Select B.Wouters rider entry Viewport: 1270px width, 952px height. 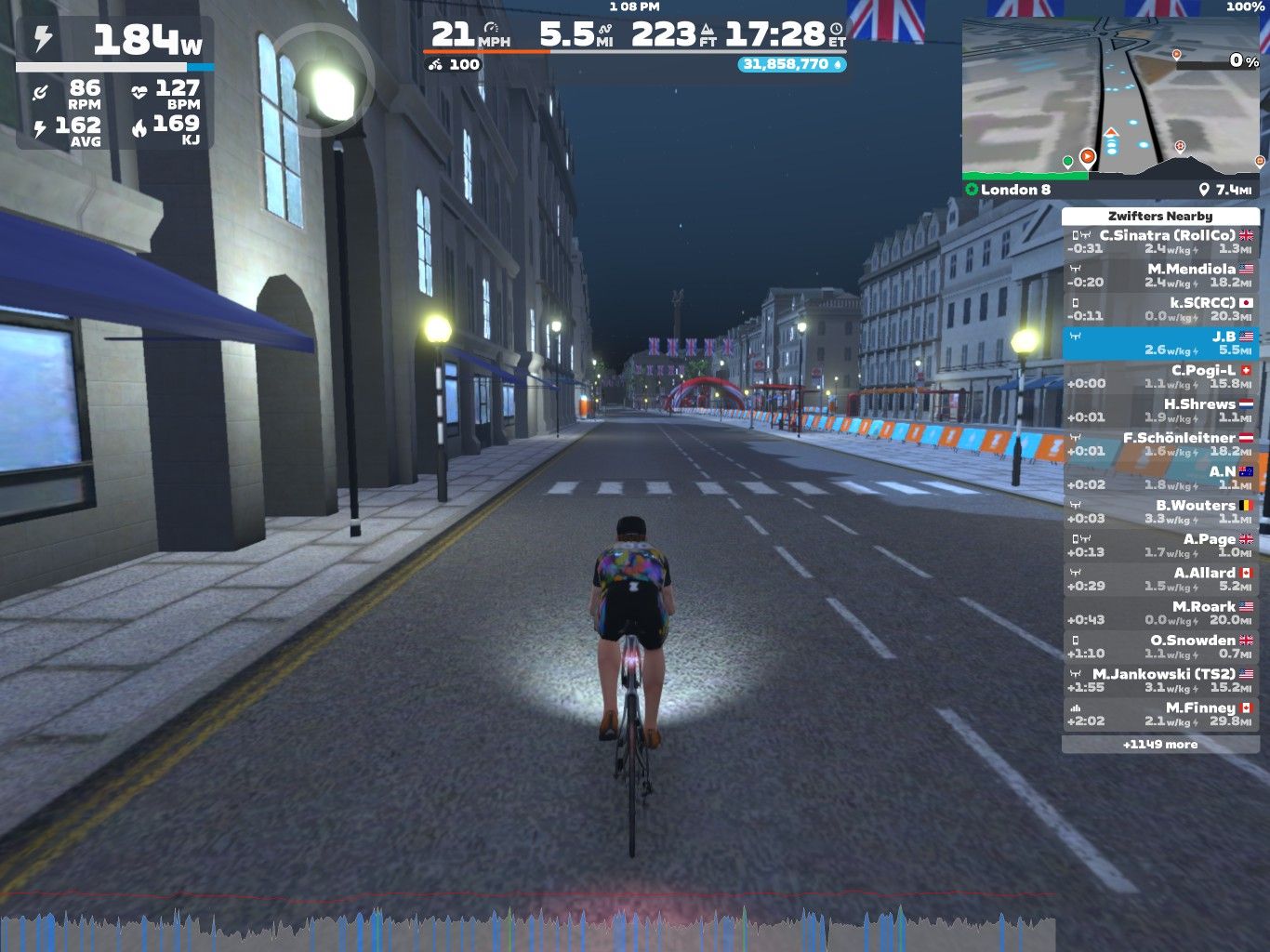pos(1160,511)
